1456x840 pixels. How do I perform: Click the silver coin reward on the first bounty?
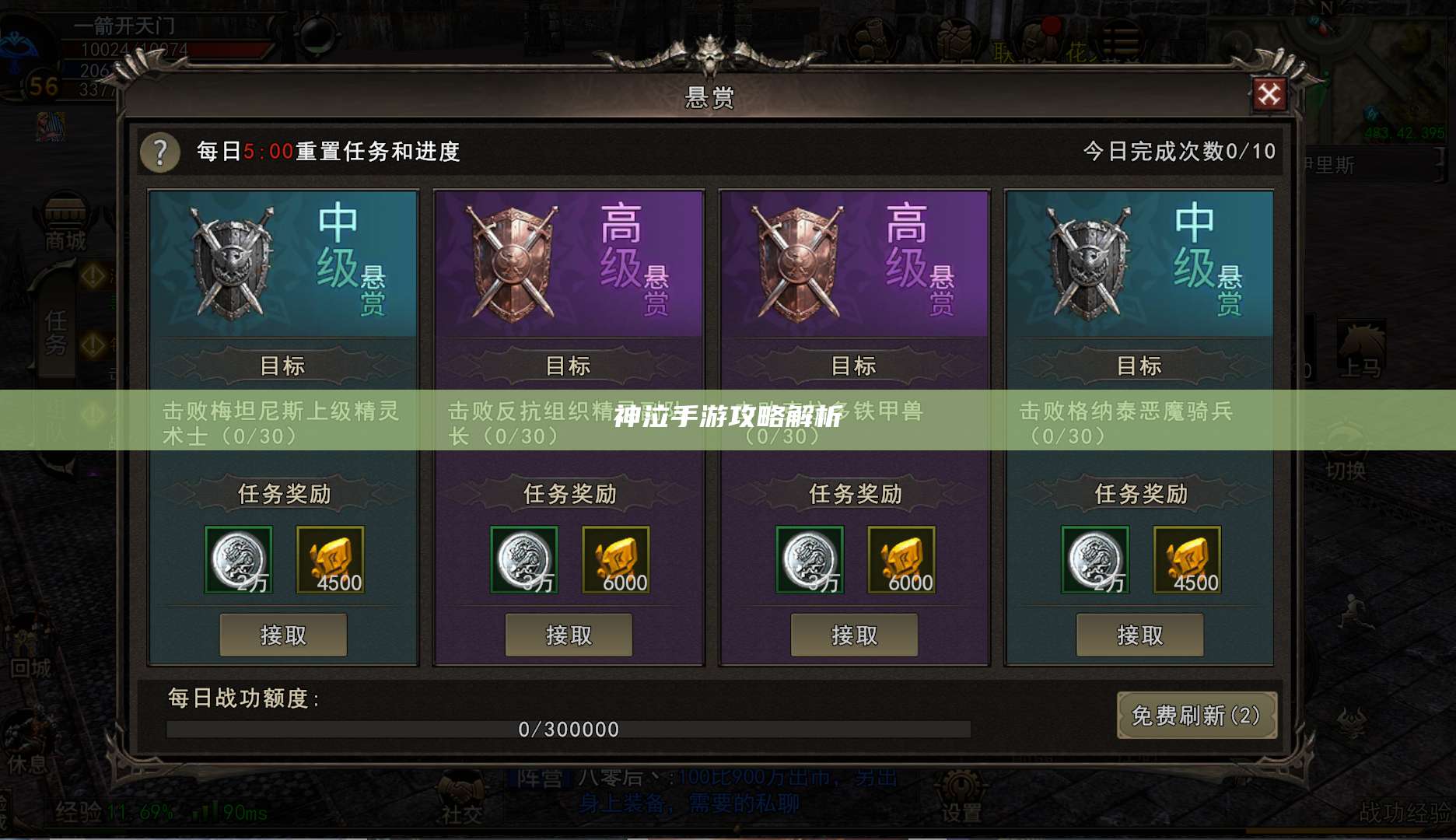(239, 558)
